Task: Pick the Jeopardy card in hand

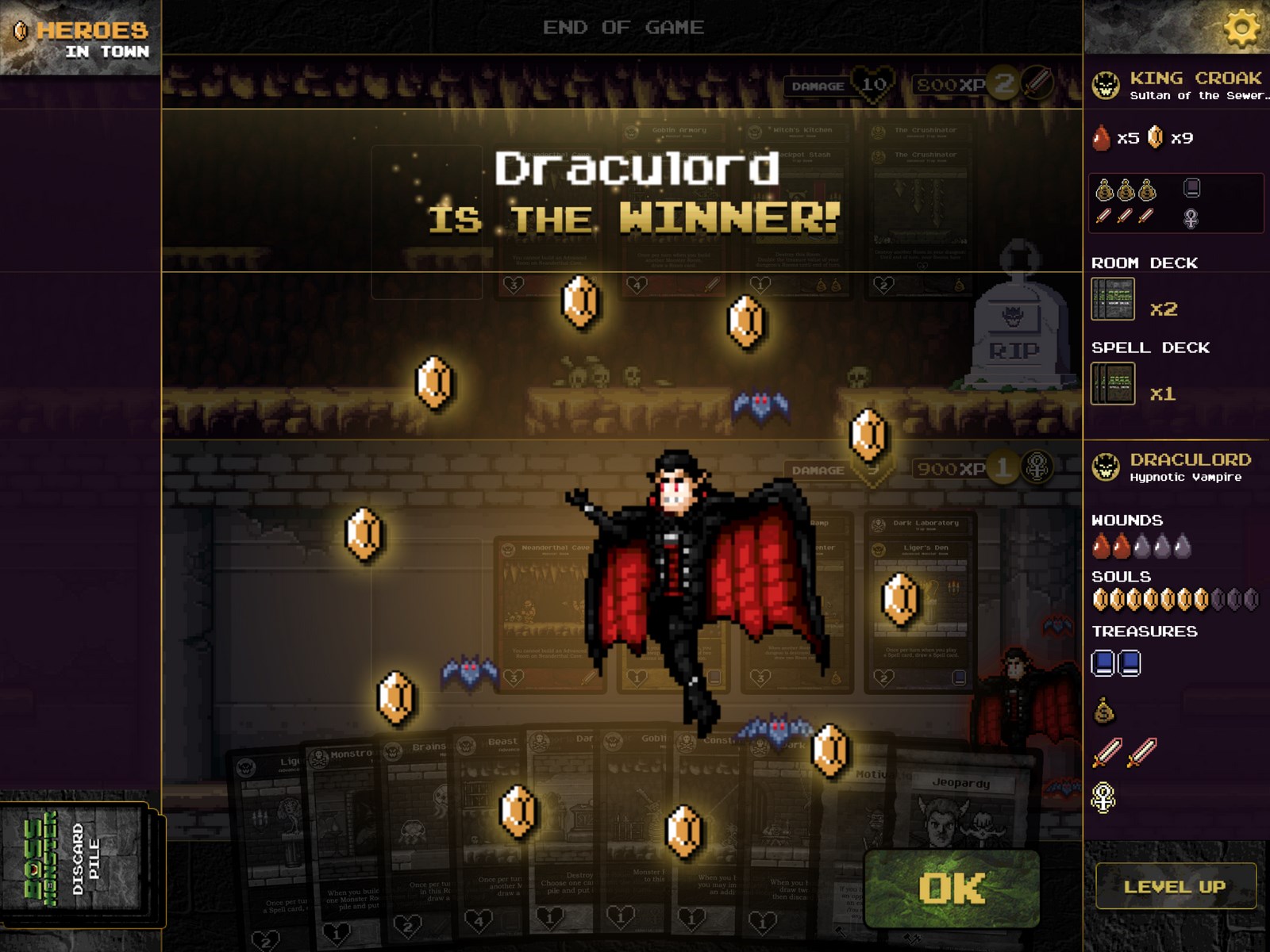Action: [962, 817]
